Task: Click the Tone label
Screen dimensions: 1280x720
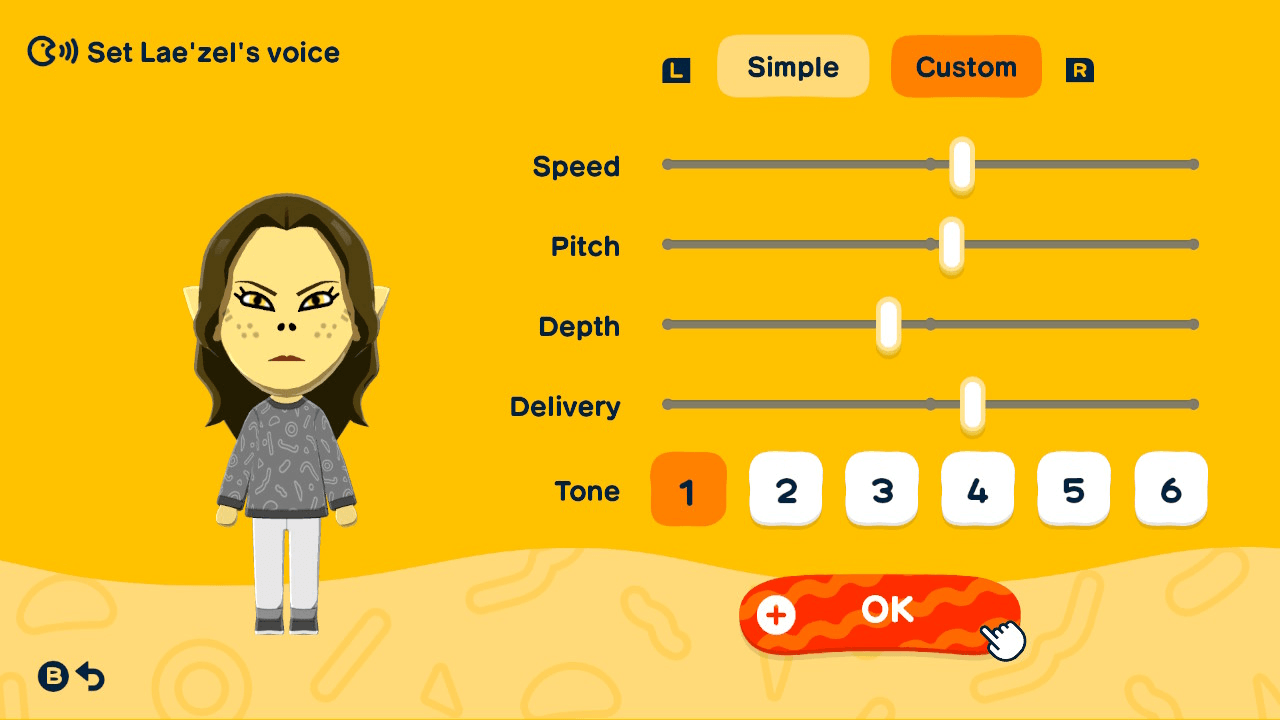Action: [589, 491]
